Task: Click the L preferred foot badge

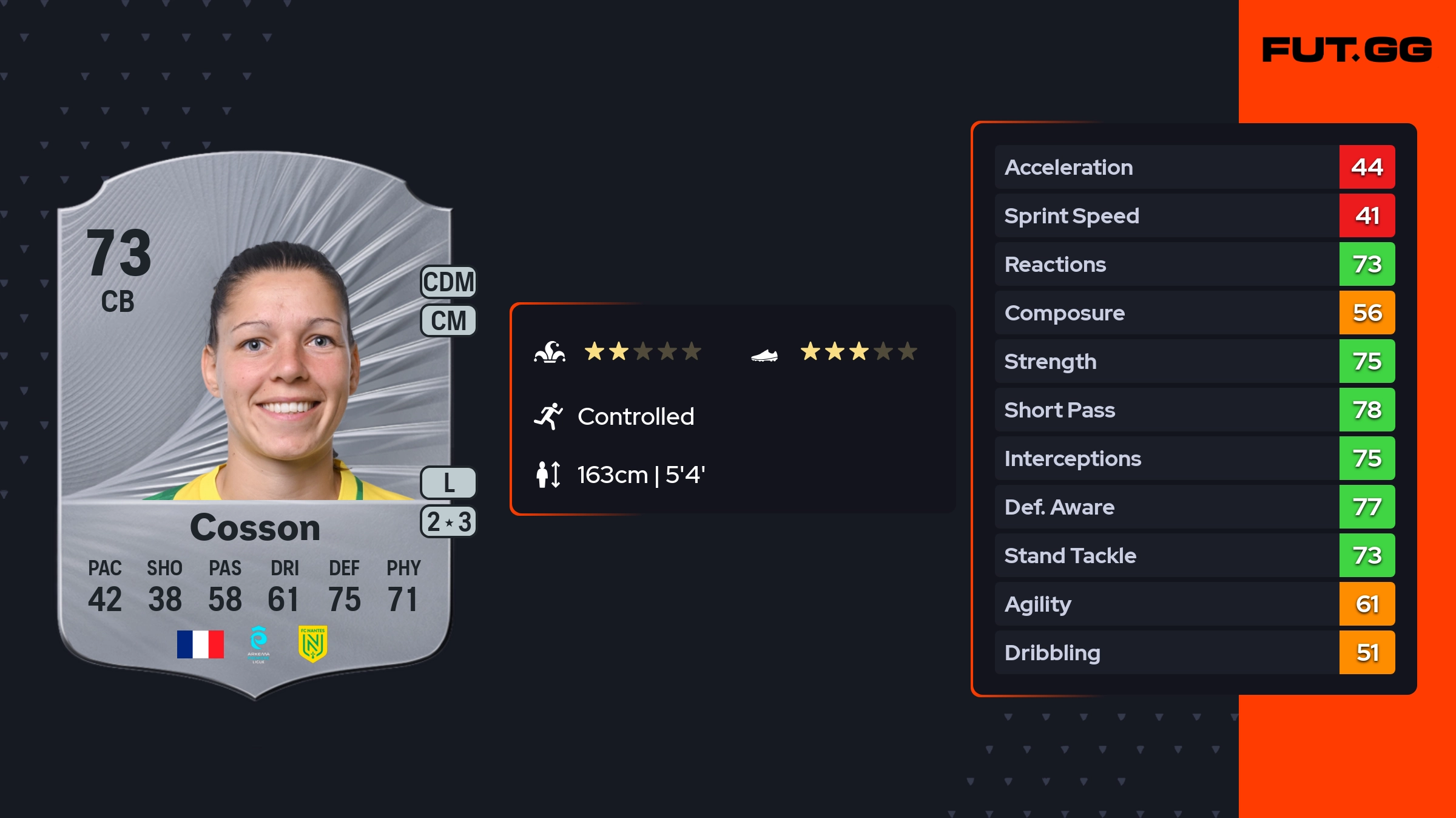Action: coord(449,483)
